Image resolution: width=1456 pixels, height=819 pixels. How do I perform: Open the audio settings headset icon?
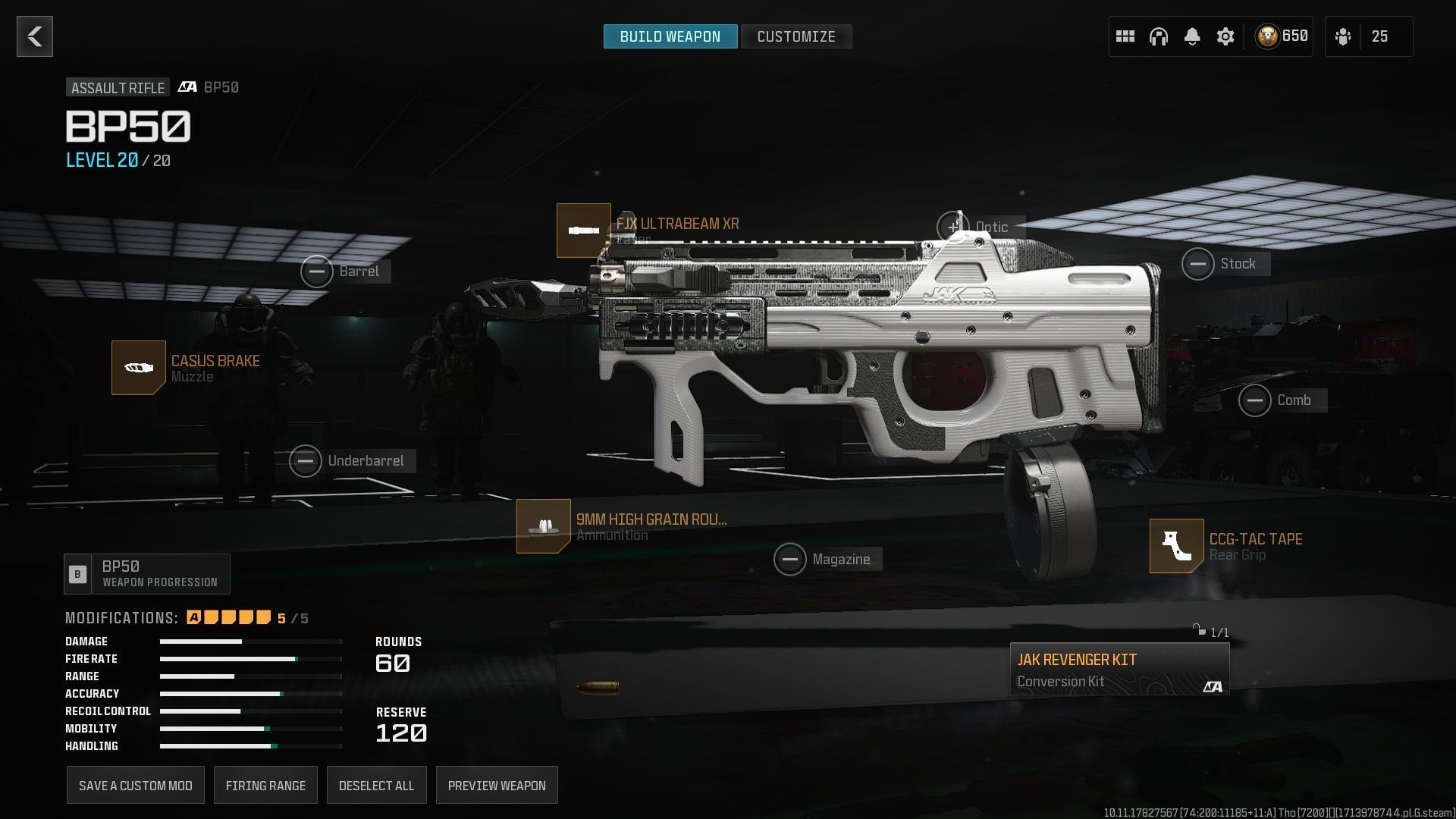pos(1159,36)
